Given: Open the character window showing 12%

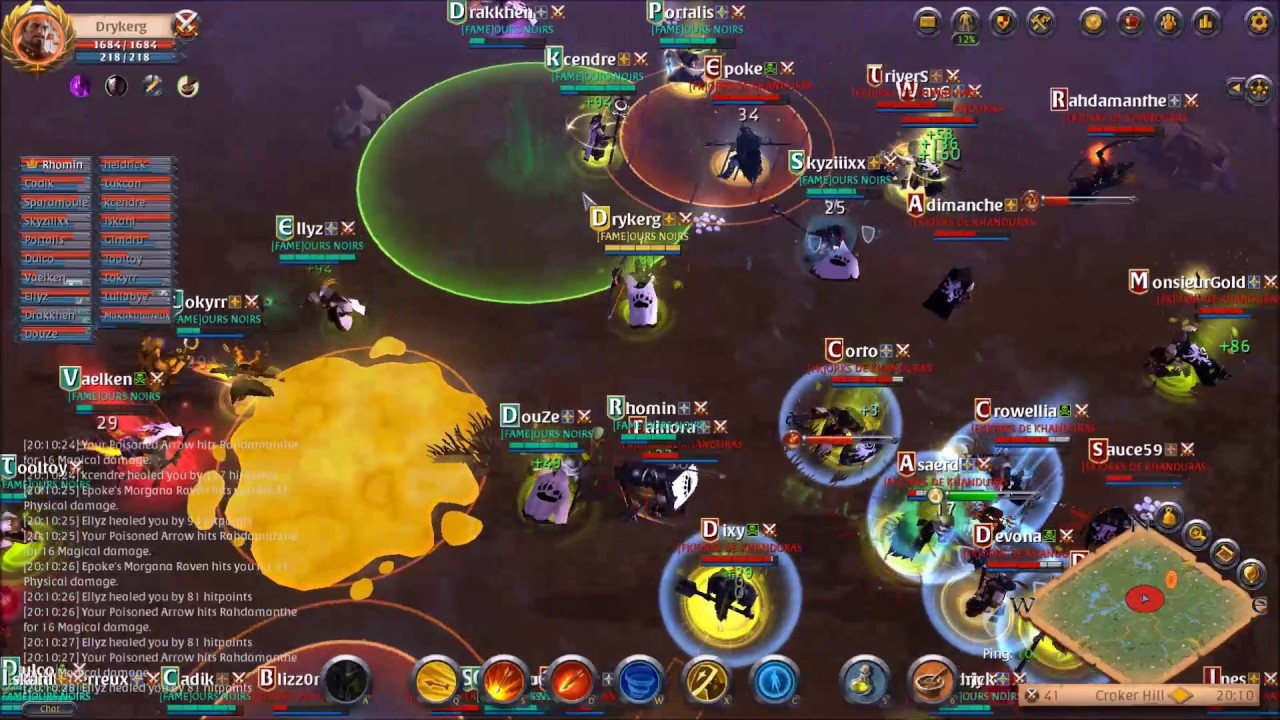Looking at the screenshot, I should coord(966,23).
